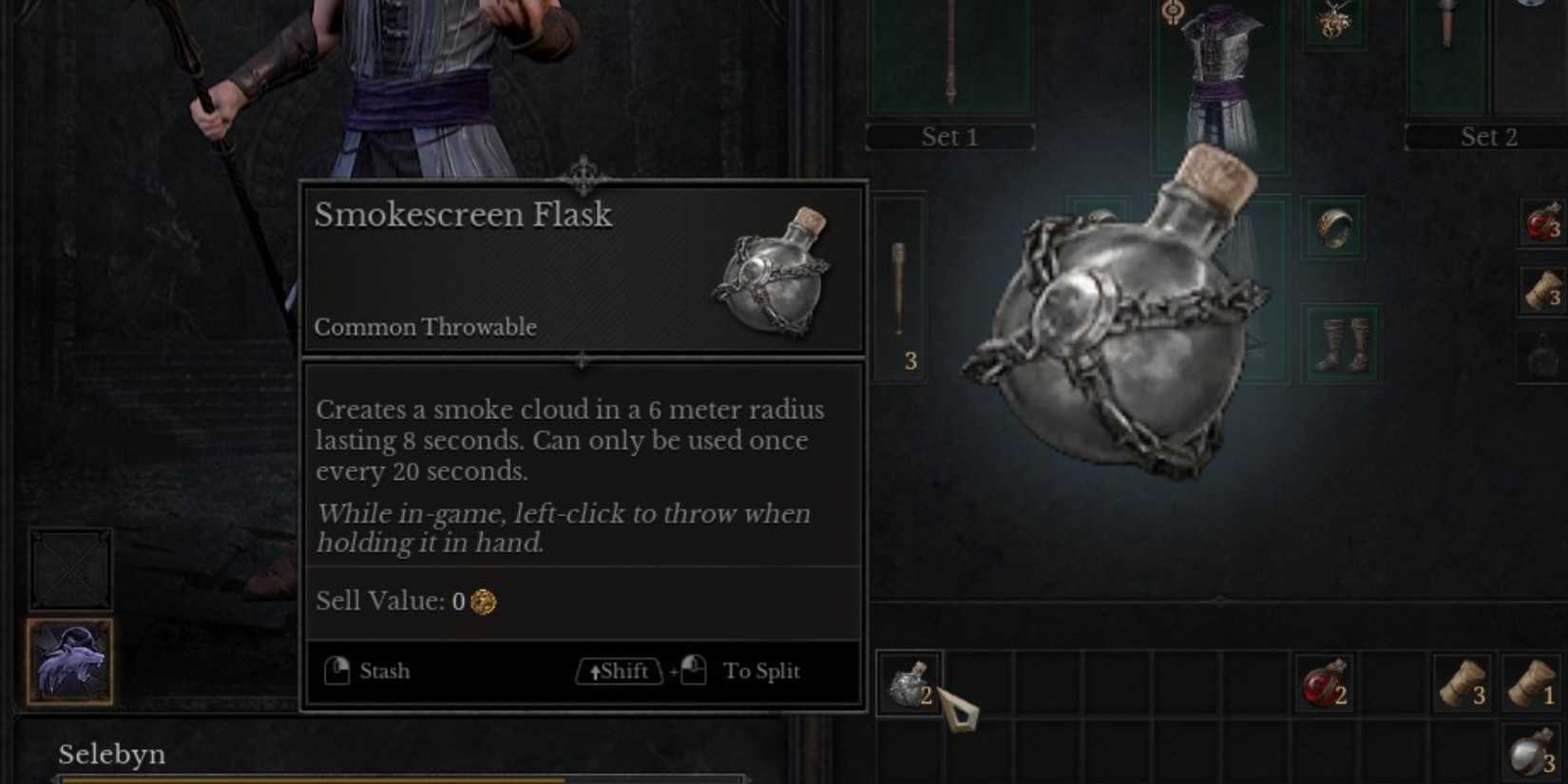The image size is (1568, 784).
Task: Select the equipped amulet slot
Action: coord(1335,24)
